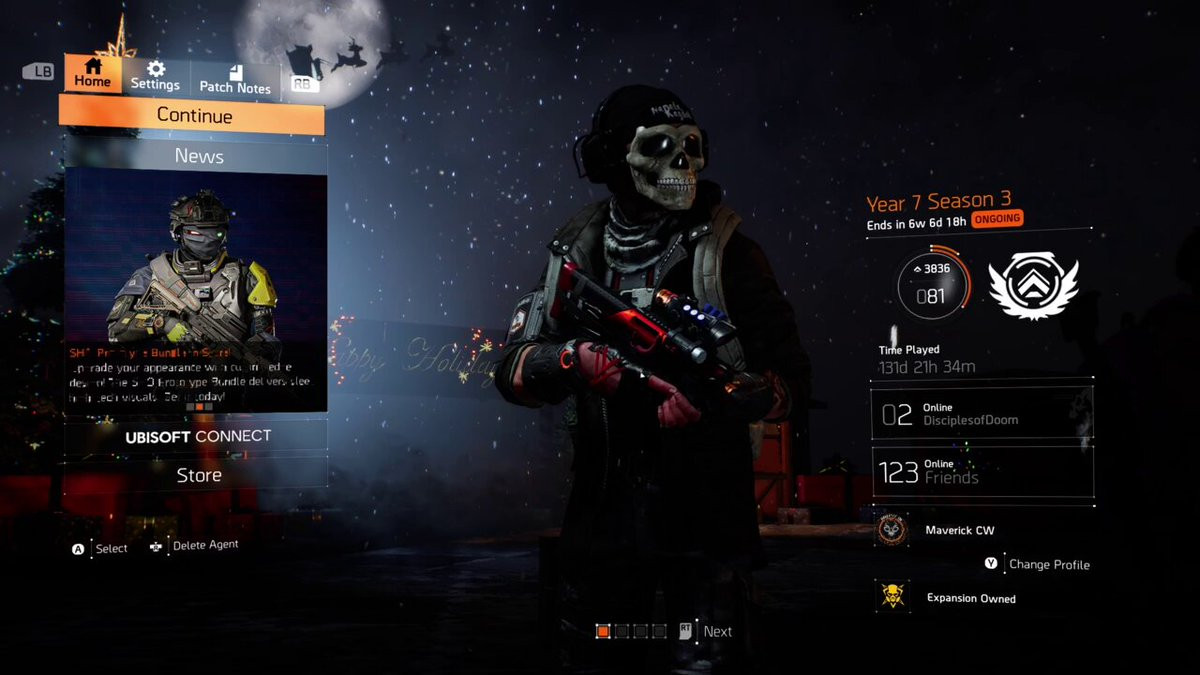Show the DisciplesofDoom clan online panel
This screenshot has height=675, width=1200.
(x=981, y=414)
